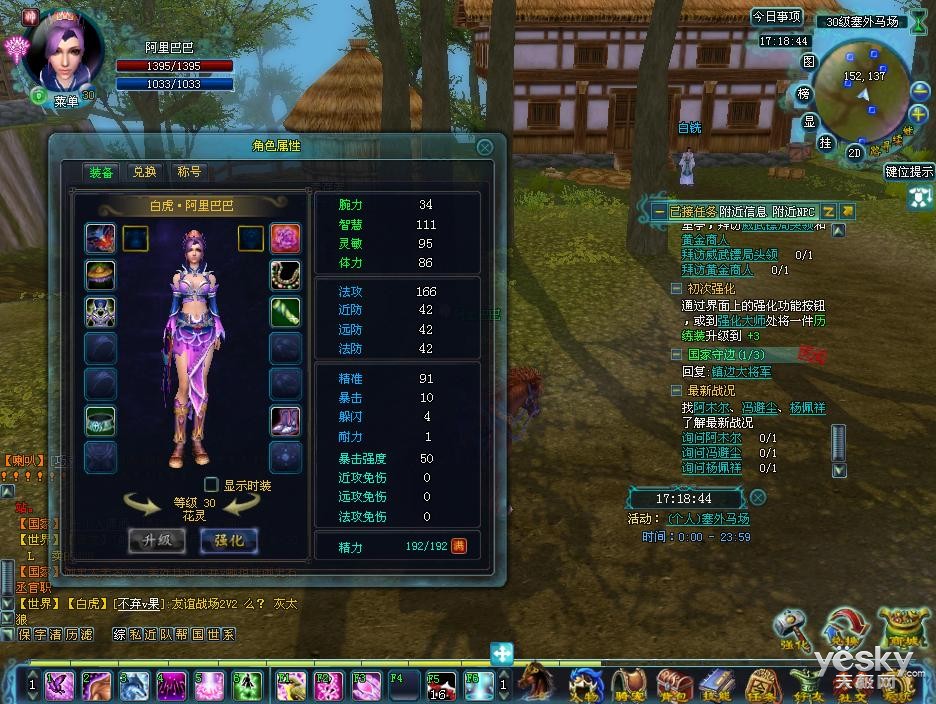936x704 pixels.
Task: Close the 角色属性 character window
Action: coord(484,147)
